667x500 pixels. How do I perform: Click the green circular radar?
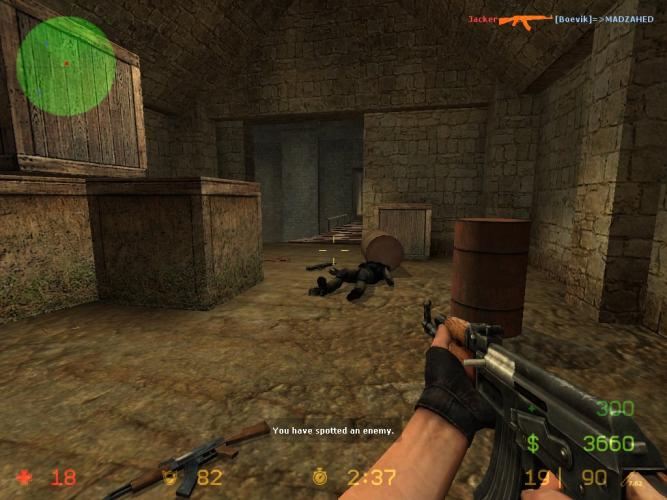(x=65, y=65)
